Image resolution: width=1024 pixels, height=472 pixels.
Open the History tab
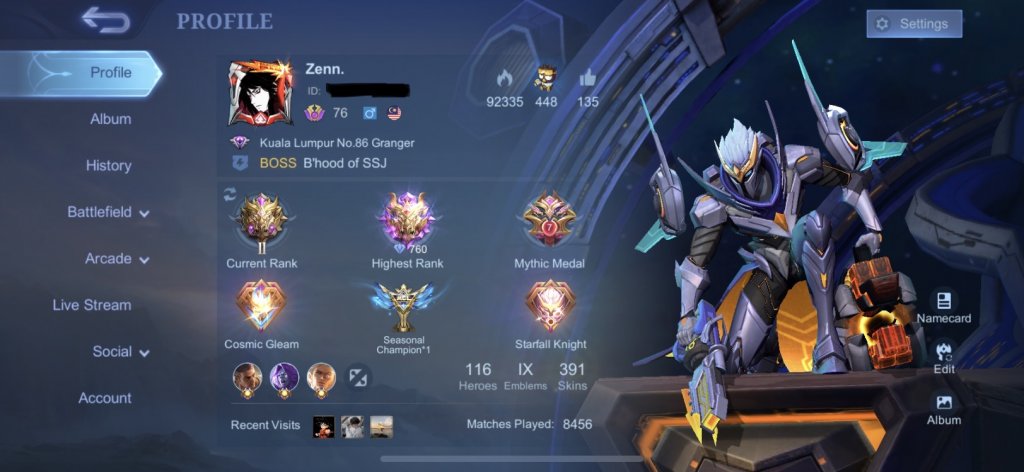(x=108, y=166)
